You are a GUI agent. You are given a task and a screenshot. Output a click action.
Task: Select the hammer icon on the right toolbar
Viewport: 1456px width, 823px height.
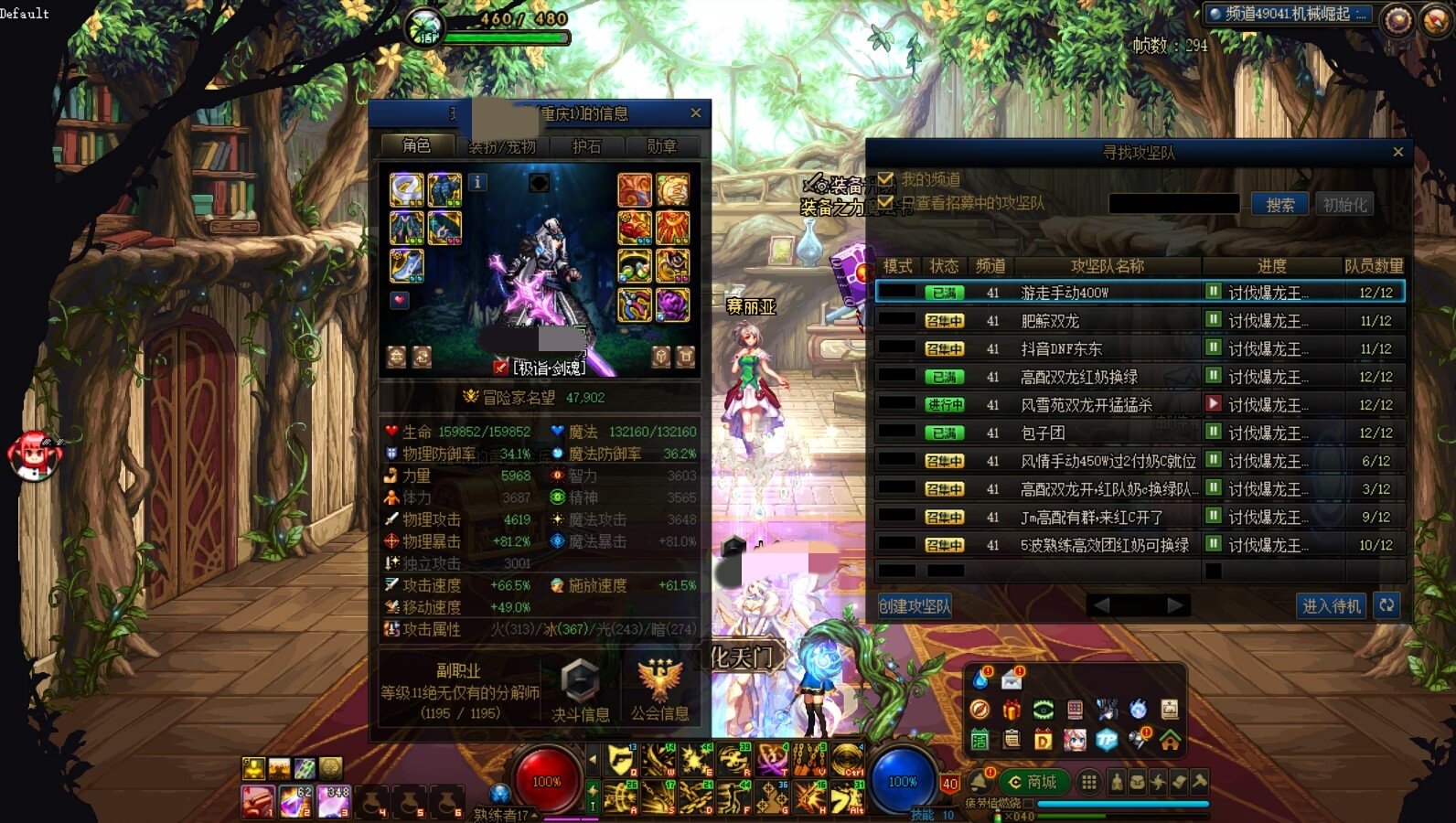point(1201,781)
